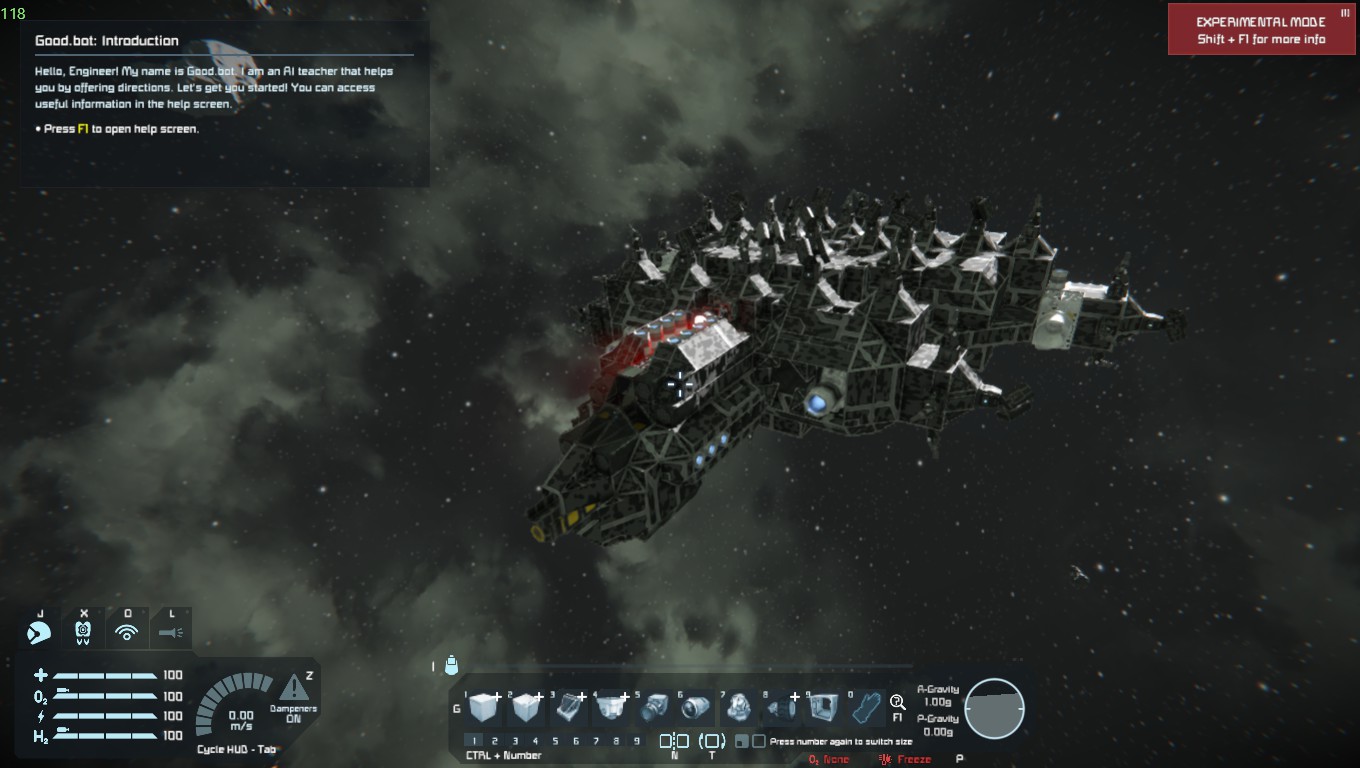Toggle the broadcasting signal icon
The width and height of the screenshot is (1360, 768).
(127, 632)
